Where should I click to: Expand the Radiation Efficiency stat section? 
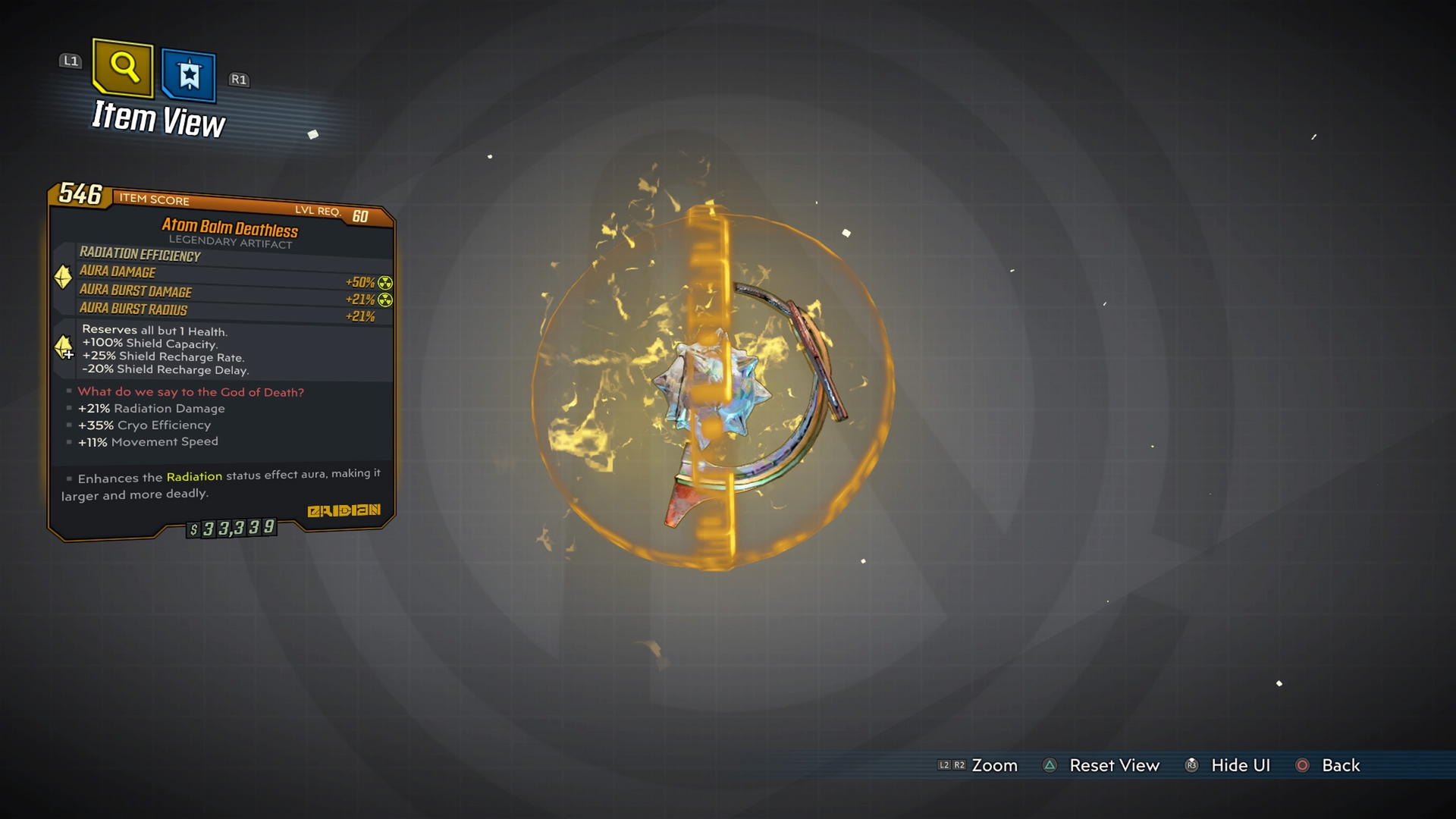140,256
